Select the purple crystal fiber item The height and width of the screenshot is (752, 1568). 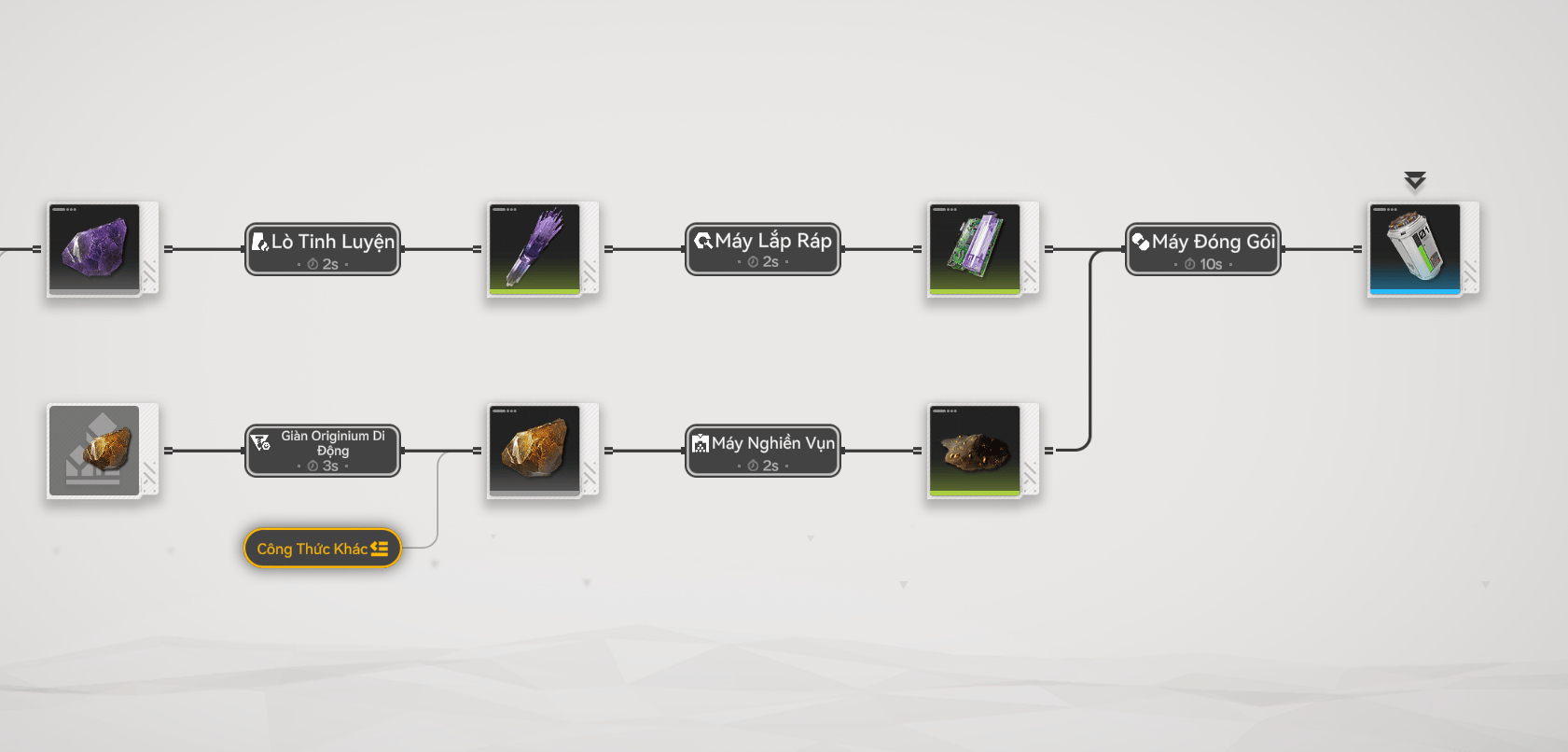point(534,249)
